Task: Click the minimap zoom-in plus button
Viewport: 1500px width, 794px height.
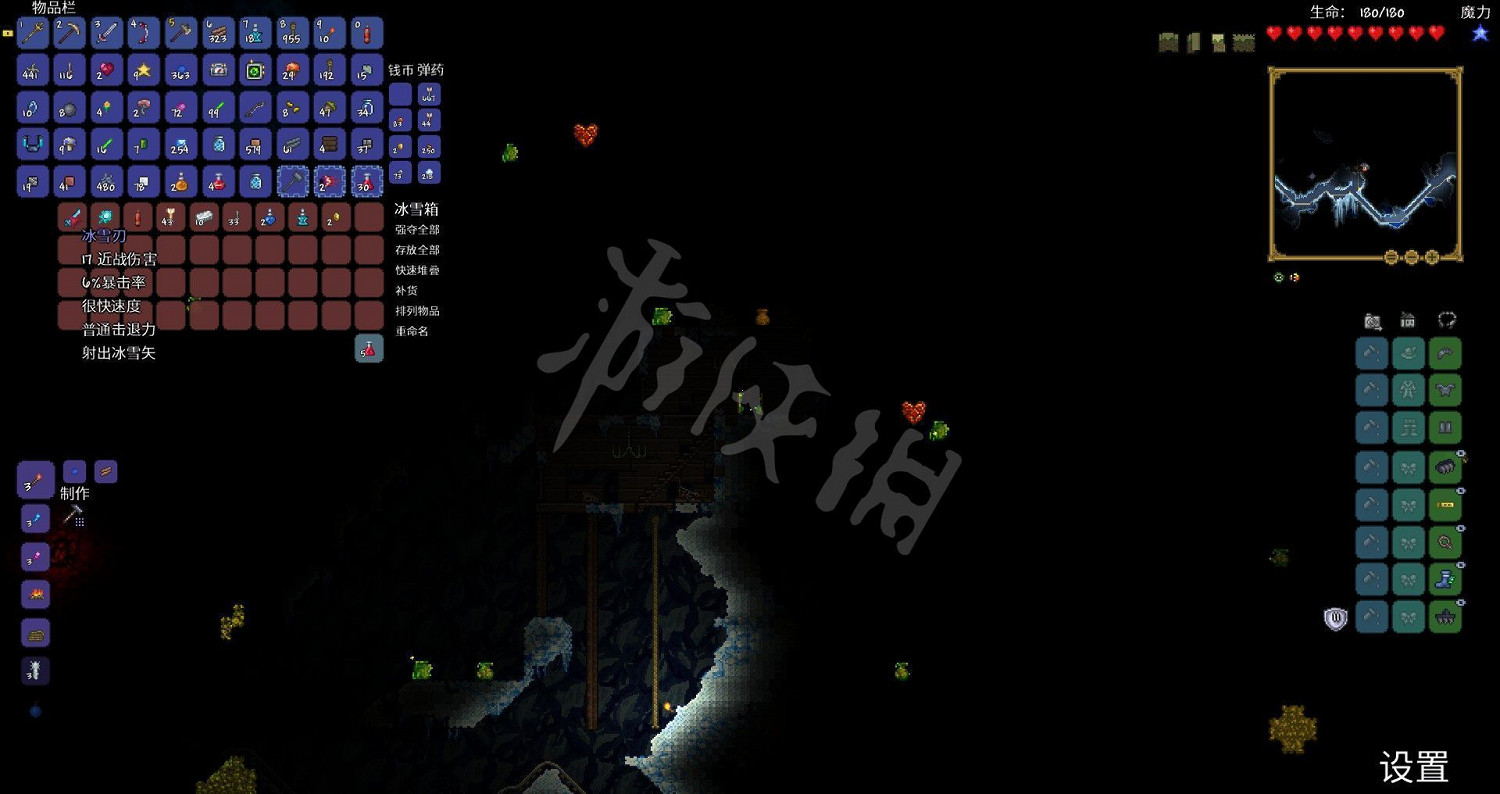Action: (1432, 257)
